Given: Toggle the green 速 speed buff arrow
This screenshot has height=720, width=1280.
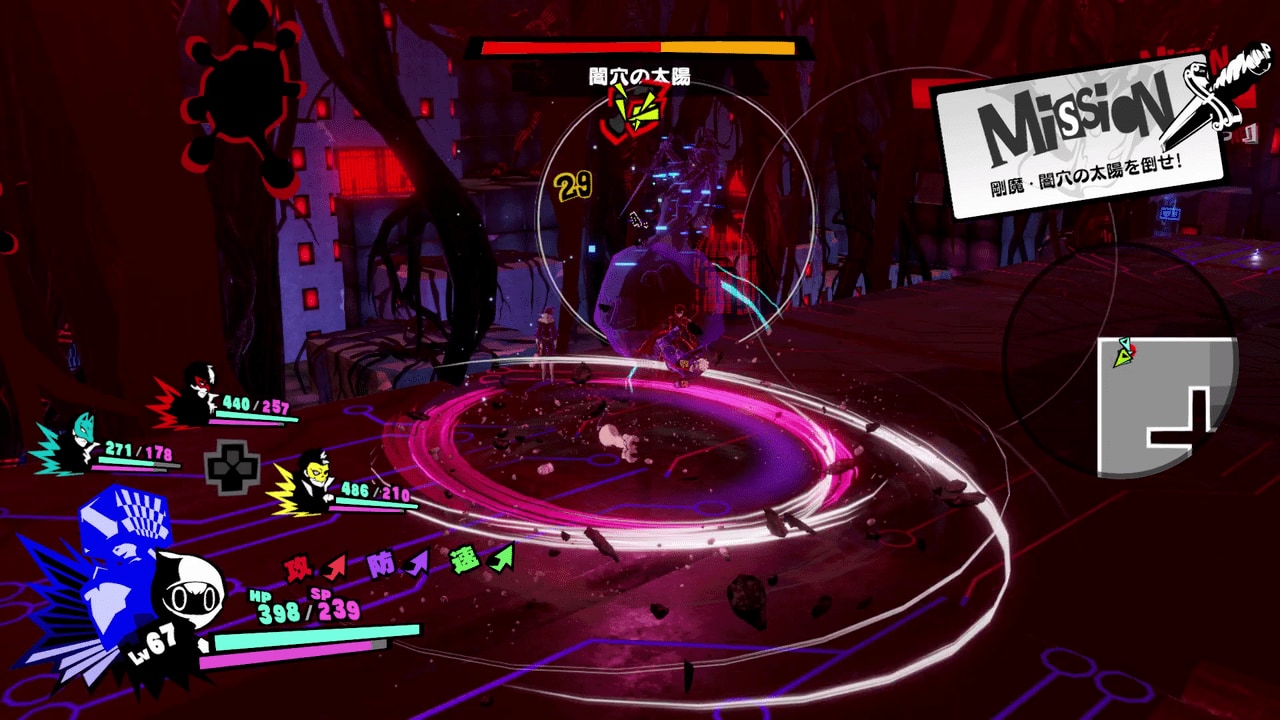Looking at the screenshot, I should pyautogui.click(x=465, y=560).
